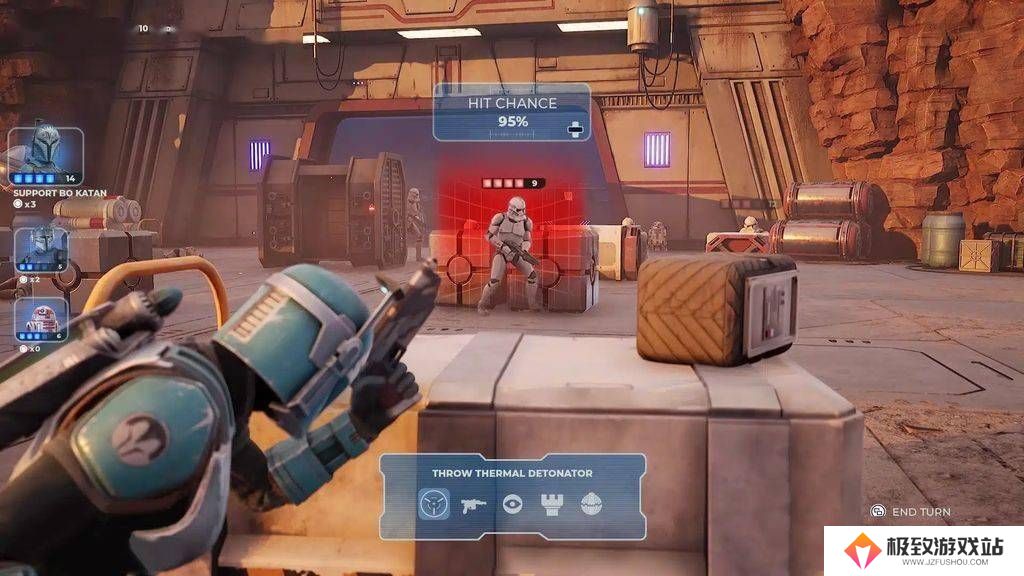Pick the round grenade ability icon
Viewport: 1024px width, 576px height.
pos(593,504)
